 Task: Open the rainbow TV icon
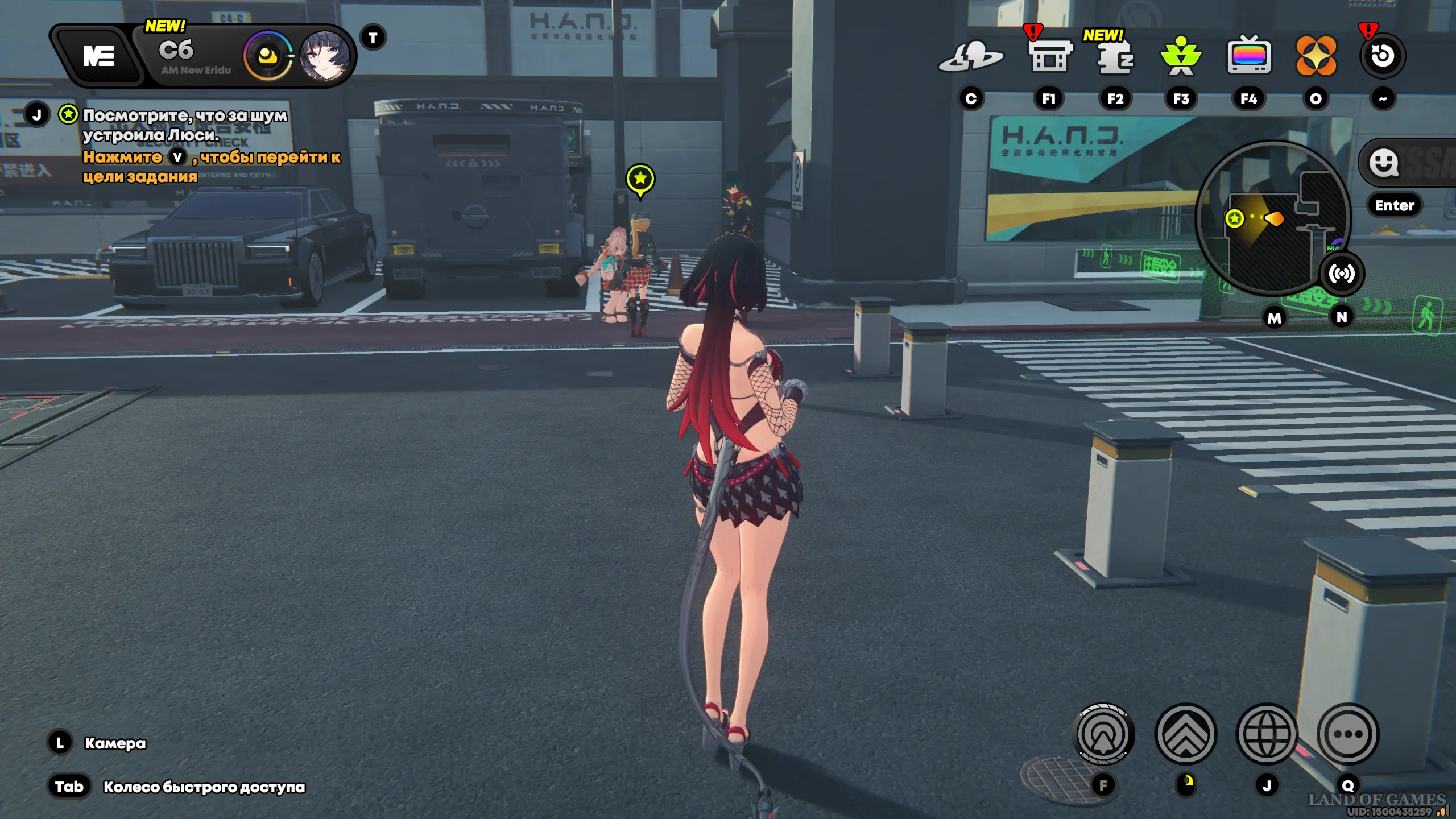click(x=1249, y=56)
